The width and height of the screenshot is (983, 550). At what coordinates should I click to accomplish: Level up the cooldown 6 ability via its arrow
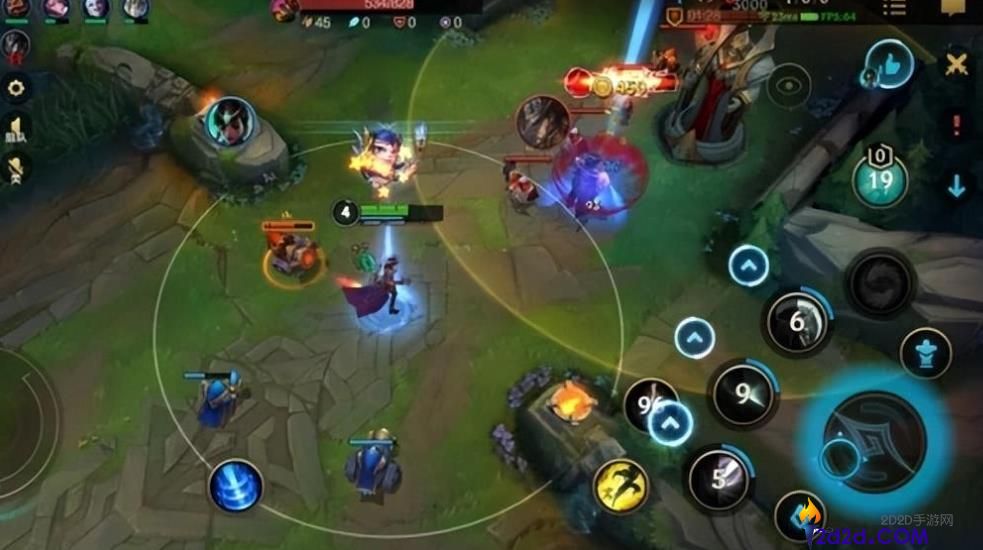[748, 266]
